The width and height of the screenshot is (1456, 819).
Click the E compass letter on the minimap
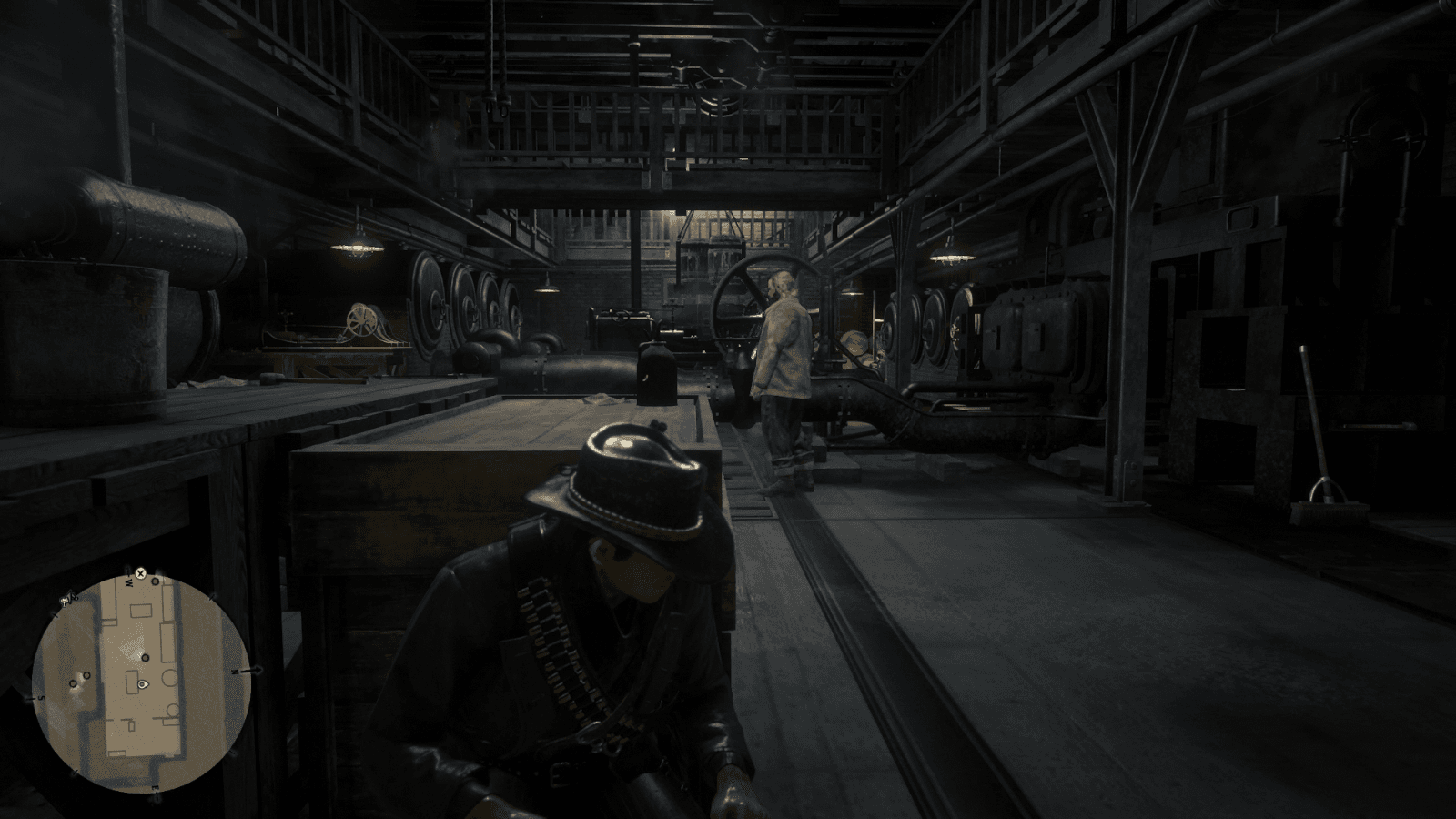(156, 789)
